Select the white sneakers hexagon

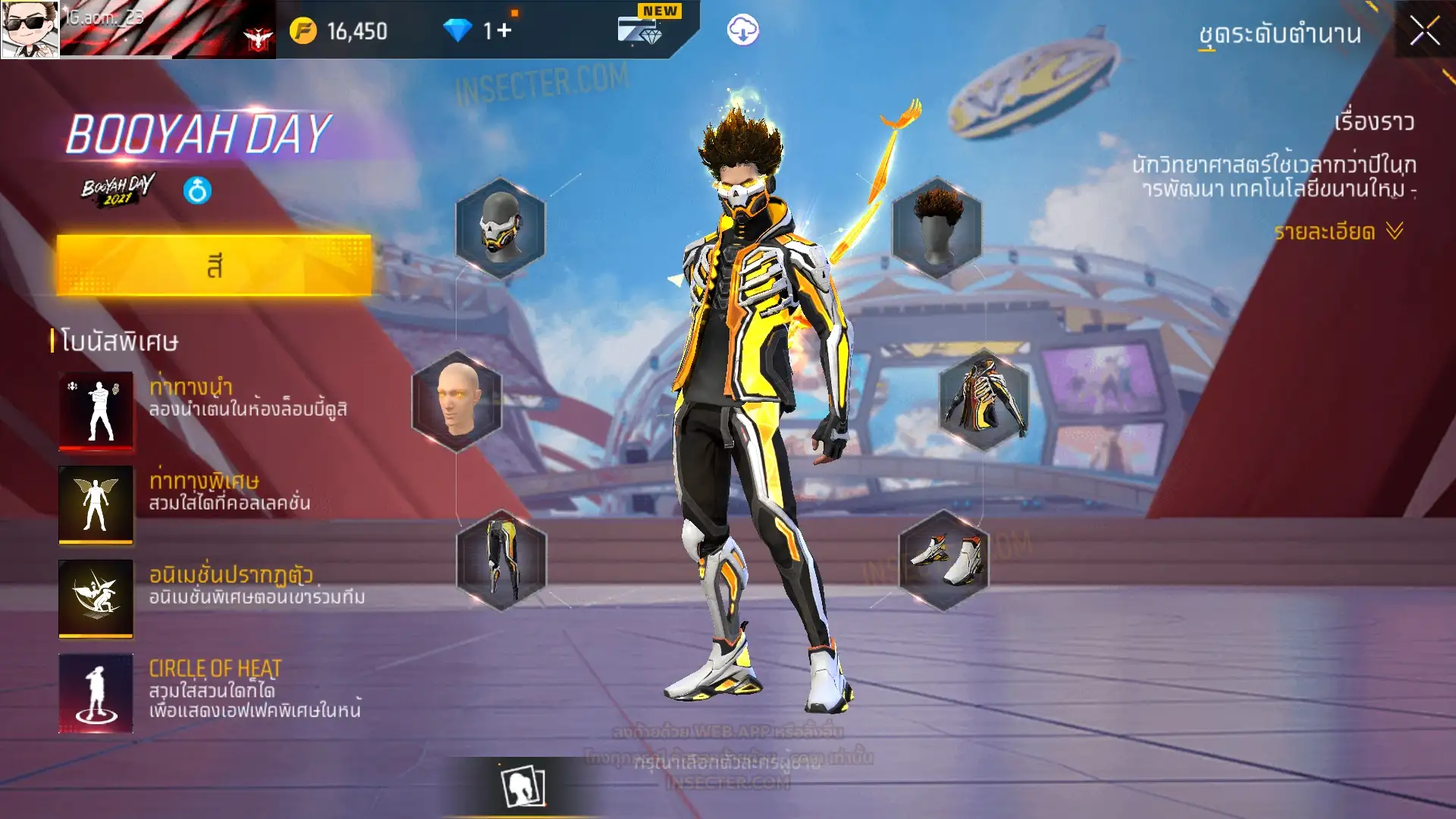click(944, 560)
